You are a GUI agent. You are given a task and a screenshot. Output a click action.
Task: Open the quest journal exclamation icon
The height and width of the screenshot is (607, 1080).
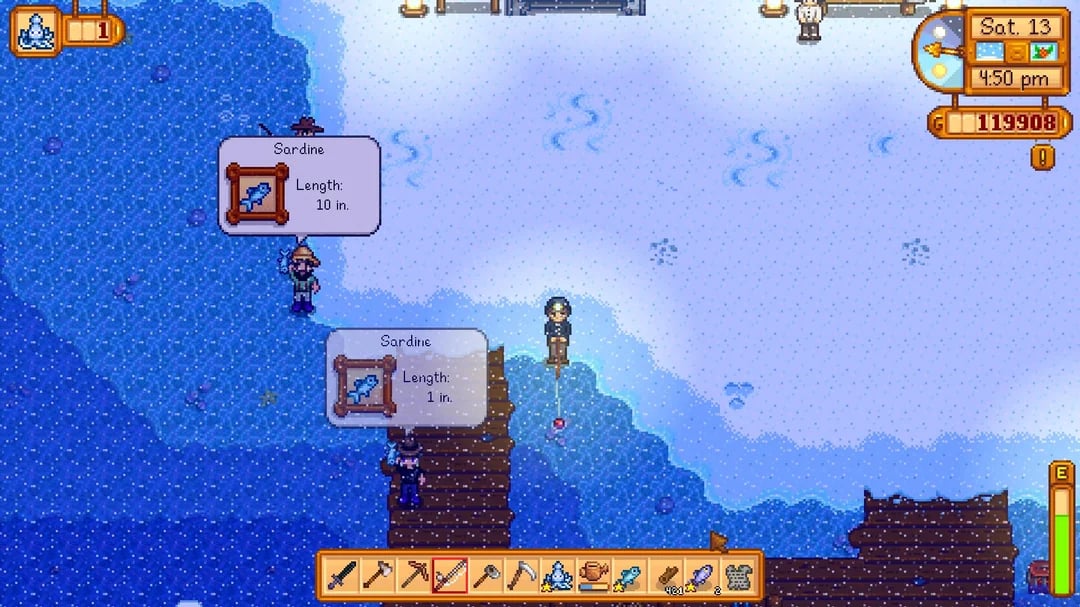[x=1043, y=157]
